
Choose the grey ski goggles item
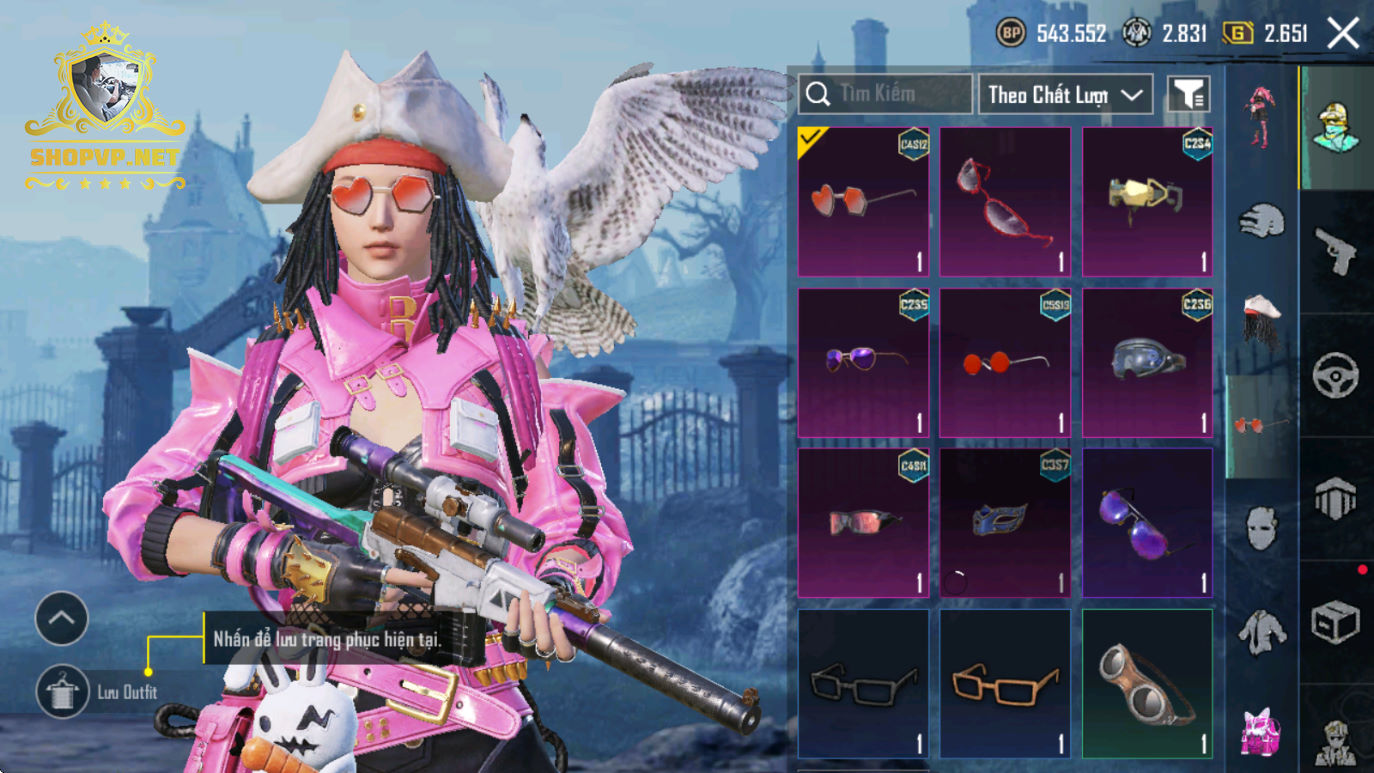(x=1147, y=362)
